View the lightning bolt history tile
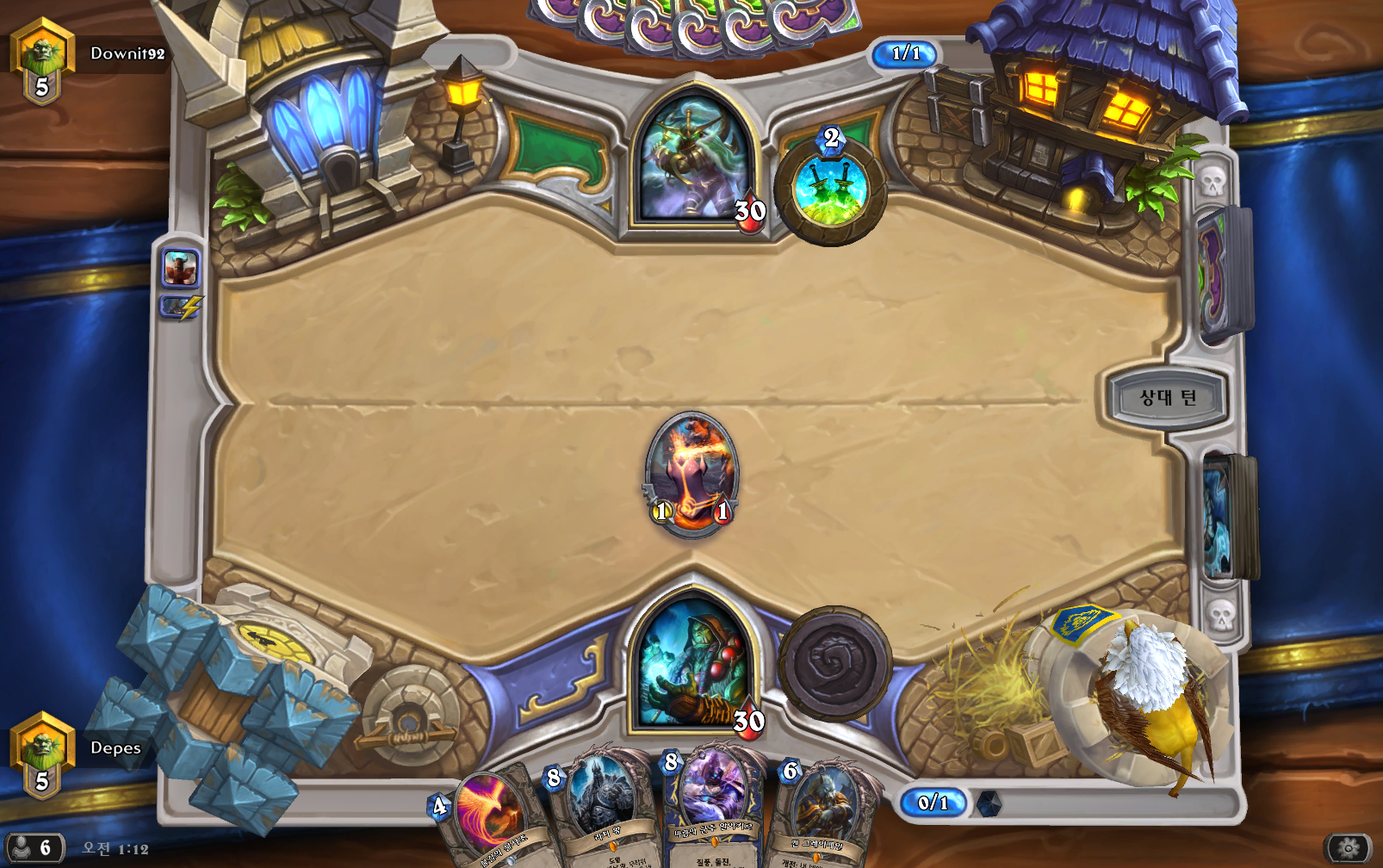The width and height of the screenshot is (1383, 868). pos(181,307)
